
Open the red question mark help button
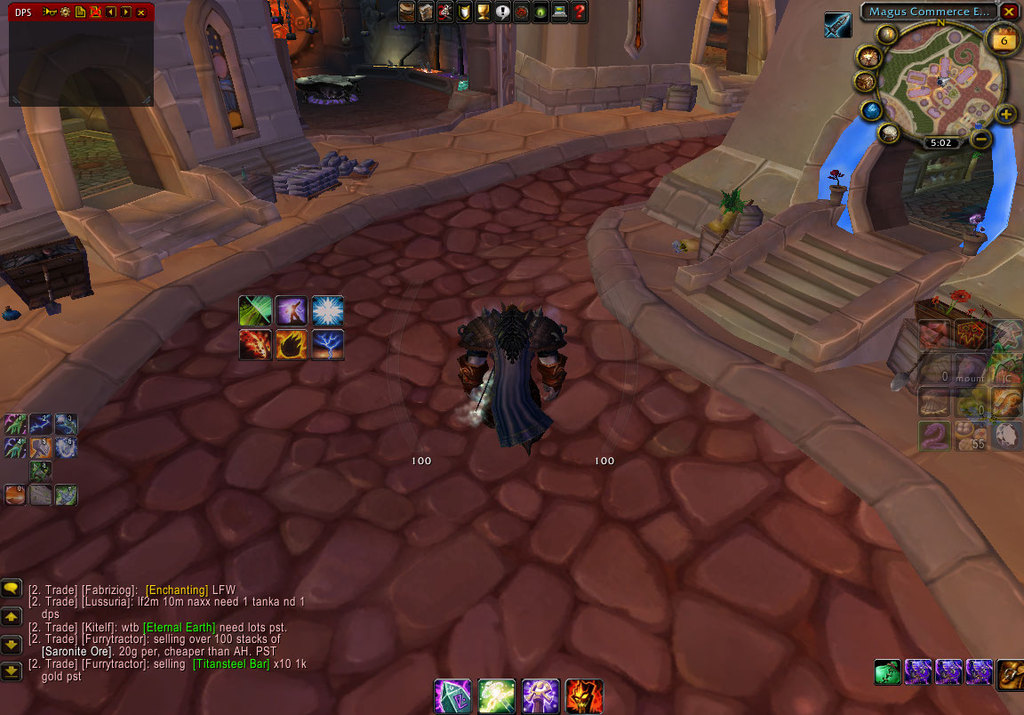point(580,11)
